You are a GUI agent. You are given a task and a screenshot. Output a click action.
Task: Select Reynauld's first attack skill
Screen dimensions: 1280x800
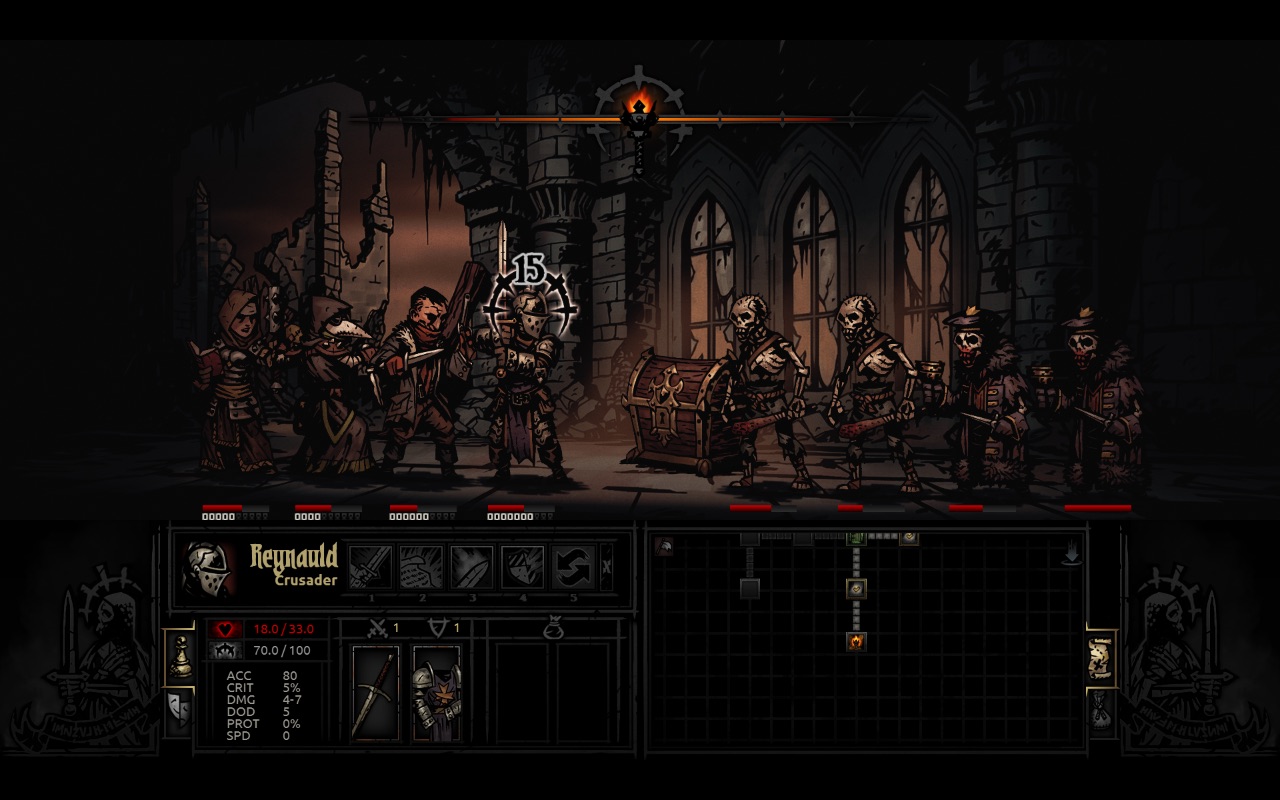[x=371, y=568]
